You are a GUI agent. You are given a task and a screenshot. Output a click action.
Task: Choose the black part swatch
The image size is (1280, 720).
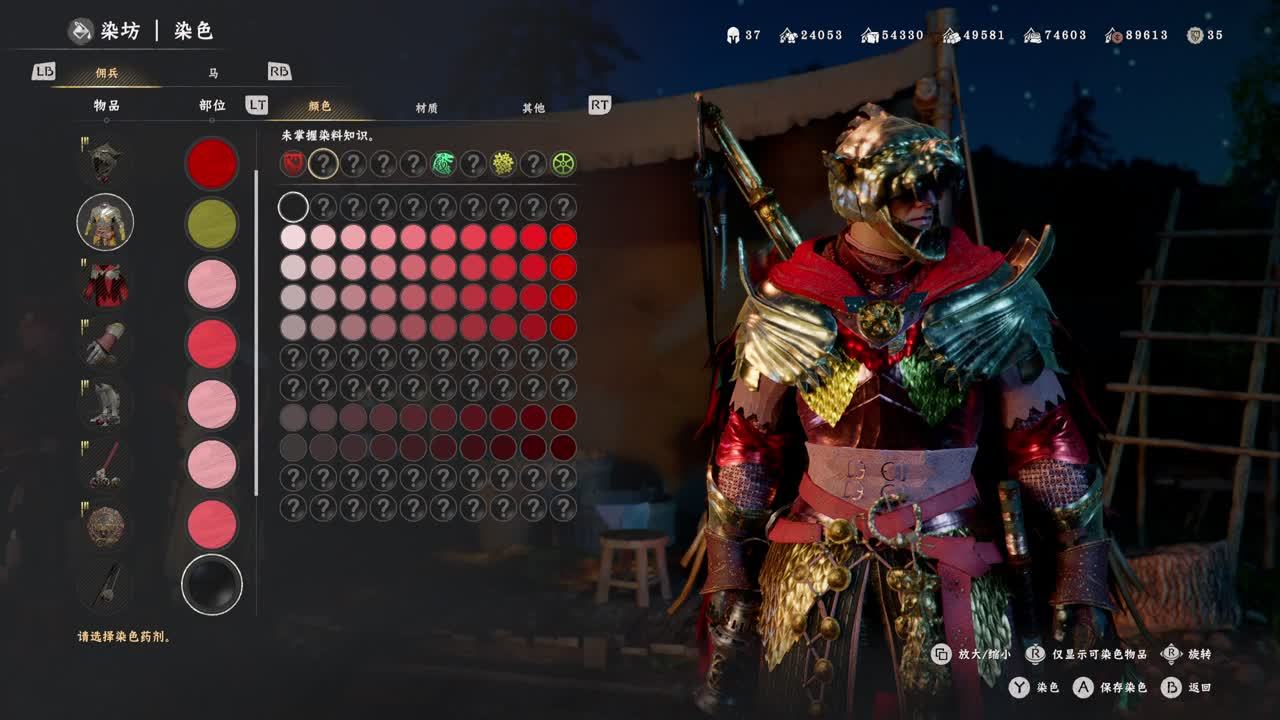tap(212, 585)
